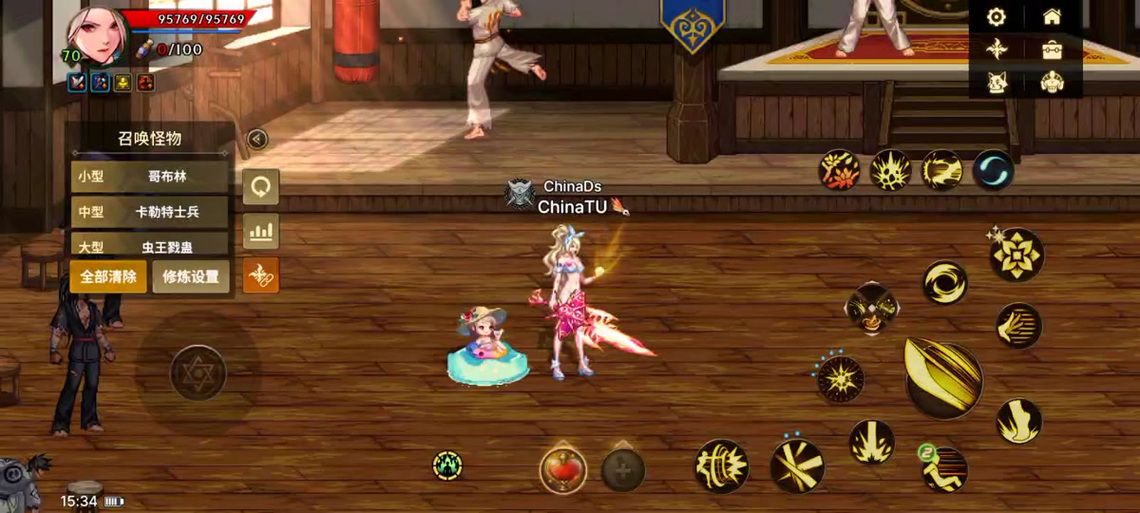Tap the home icon to return
The height and width of the screenshot is (513, 1140).
click(x=1051, y=17)
